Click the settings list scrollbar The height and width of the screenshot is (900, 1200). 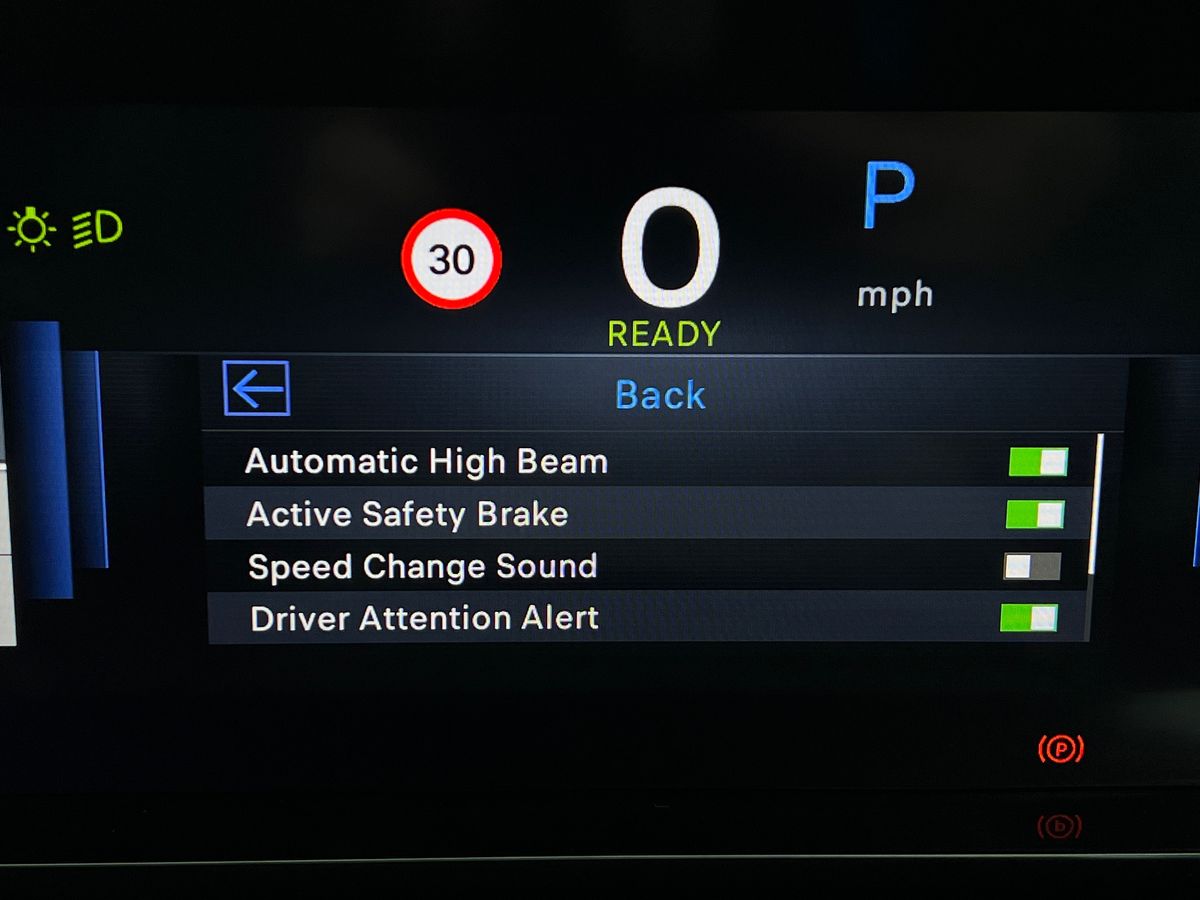pyautogui.click(x=1097, y=504)
